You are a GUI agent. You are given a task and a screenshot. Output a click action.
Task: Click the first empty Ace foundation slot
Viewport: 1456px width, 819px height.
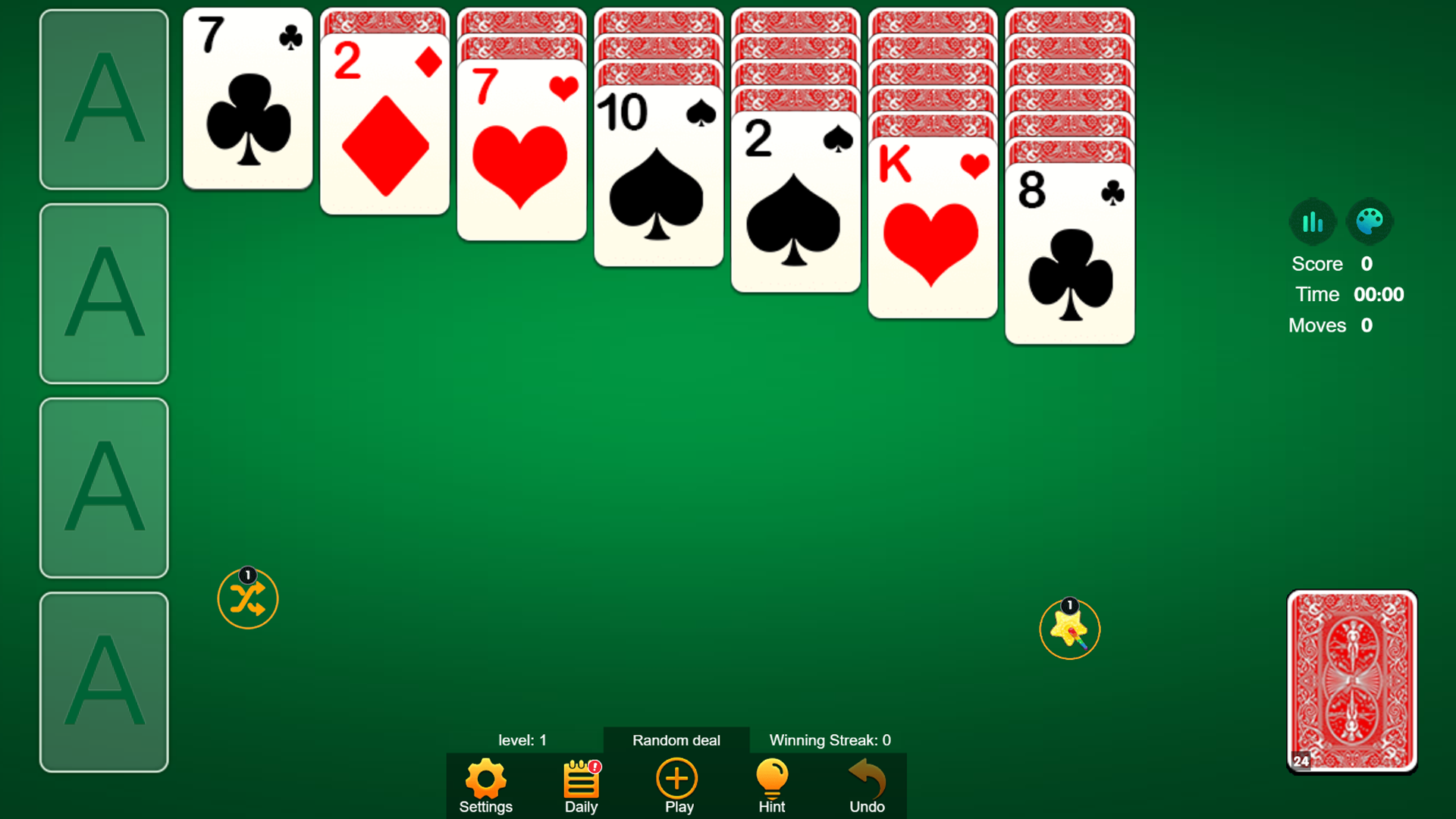point(104,99)
